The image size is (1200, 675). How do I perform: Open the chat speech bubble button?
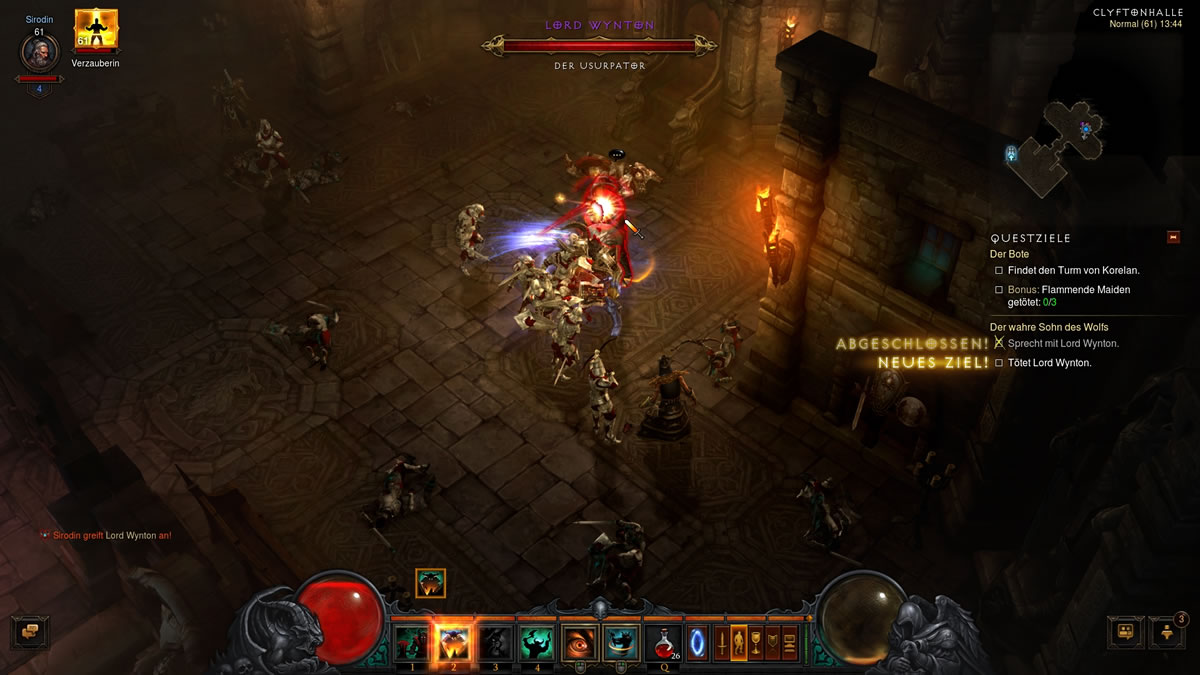coord(29,631)
